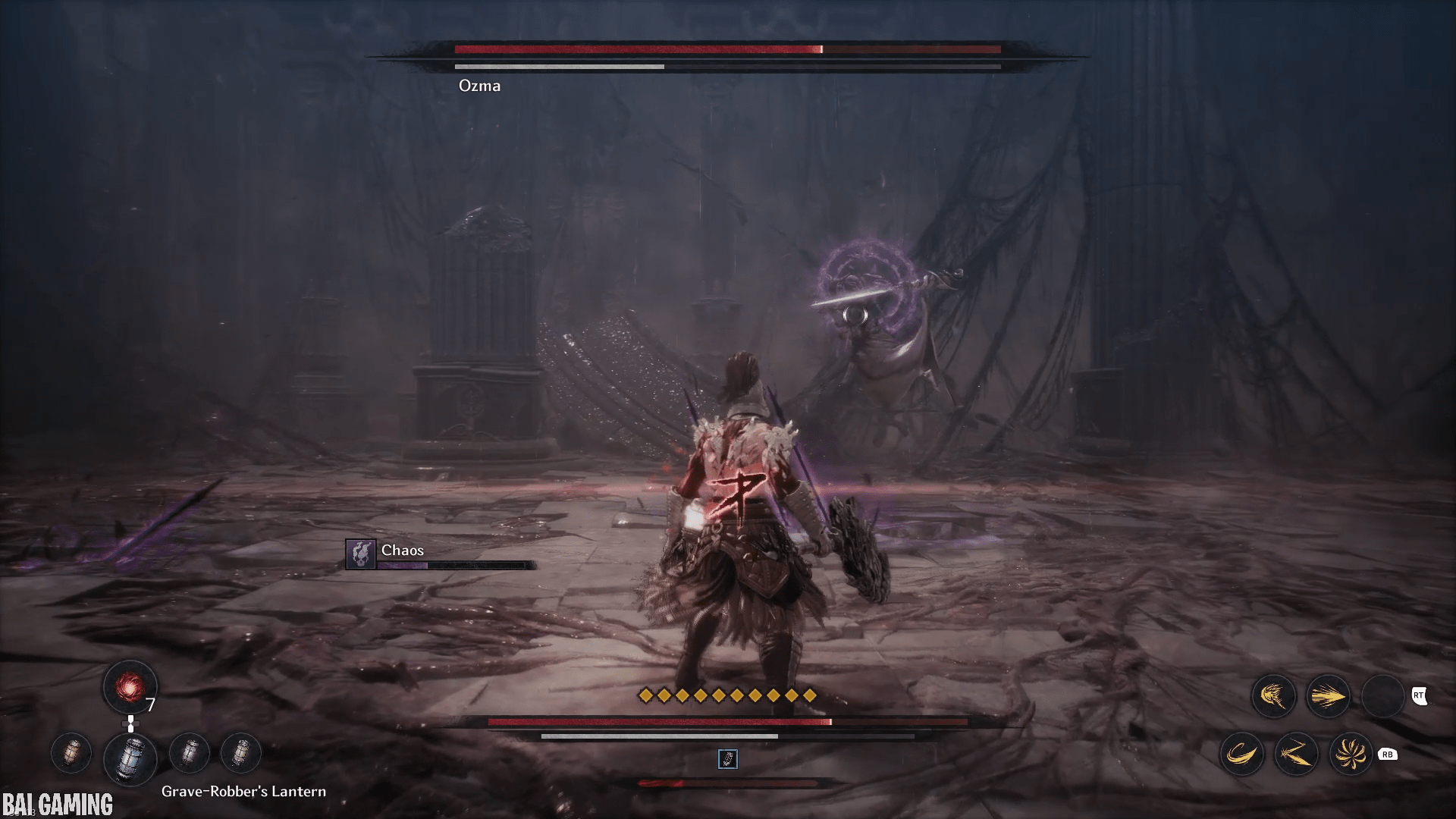This screenshot has height=819, width=1456.
Task: Use the feathered upward slash skill
Action: pyautogui.click(x=1273, y=696)
